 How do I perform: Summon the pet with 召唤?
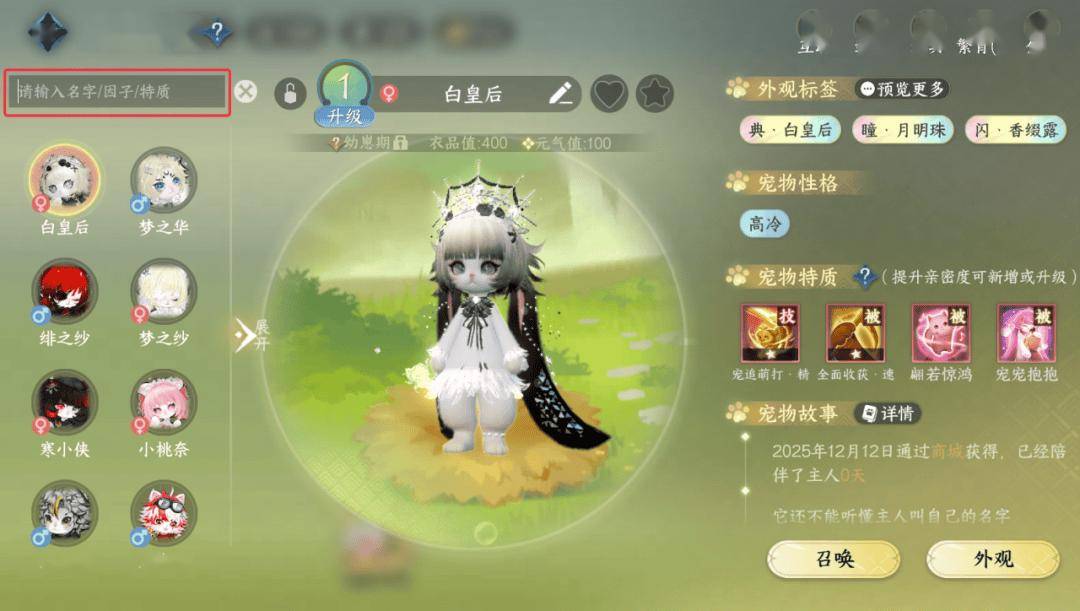click(833, 558)
